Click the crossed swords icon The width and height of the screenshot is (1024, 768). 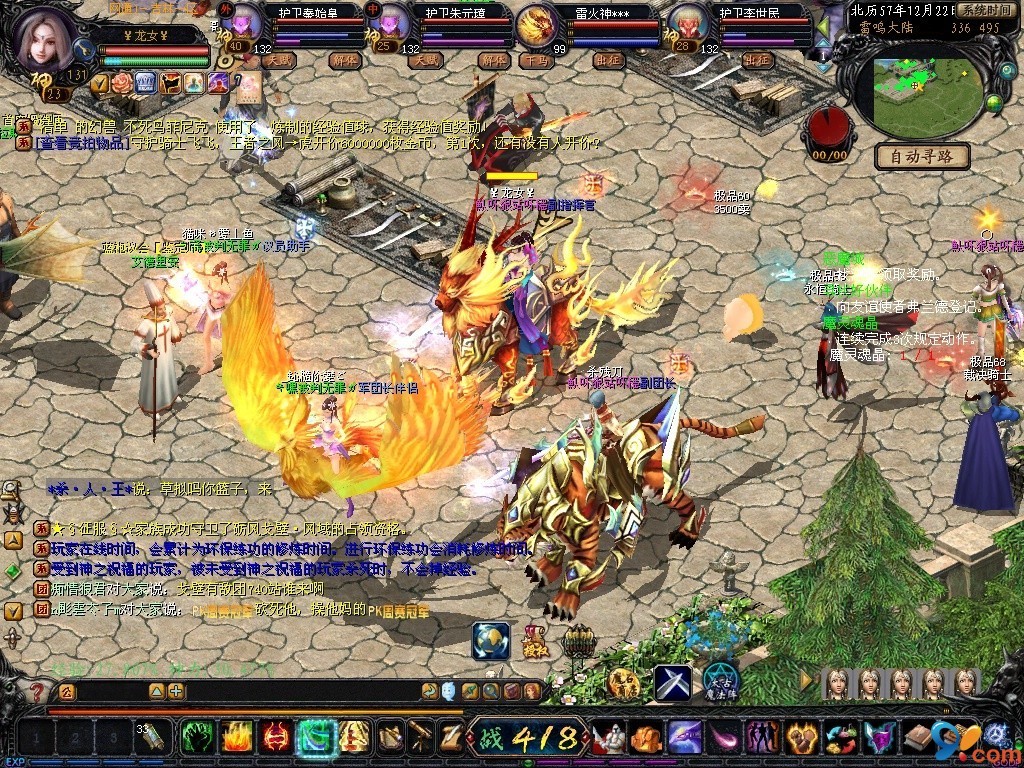point(672,683)
